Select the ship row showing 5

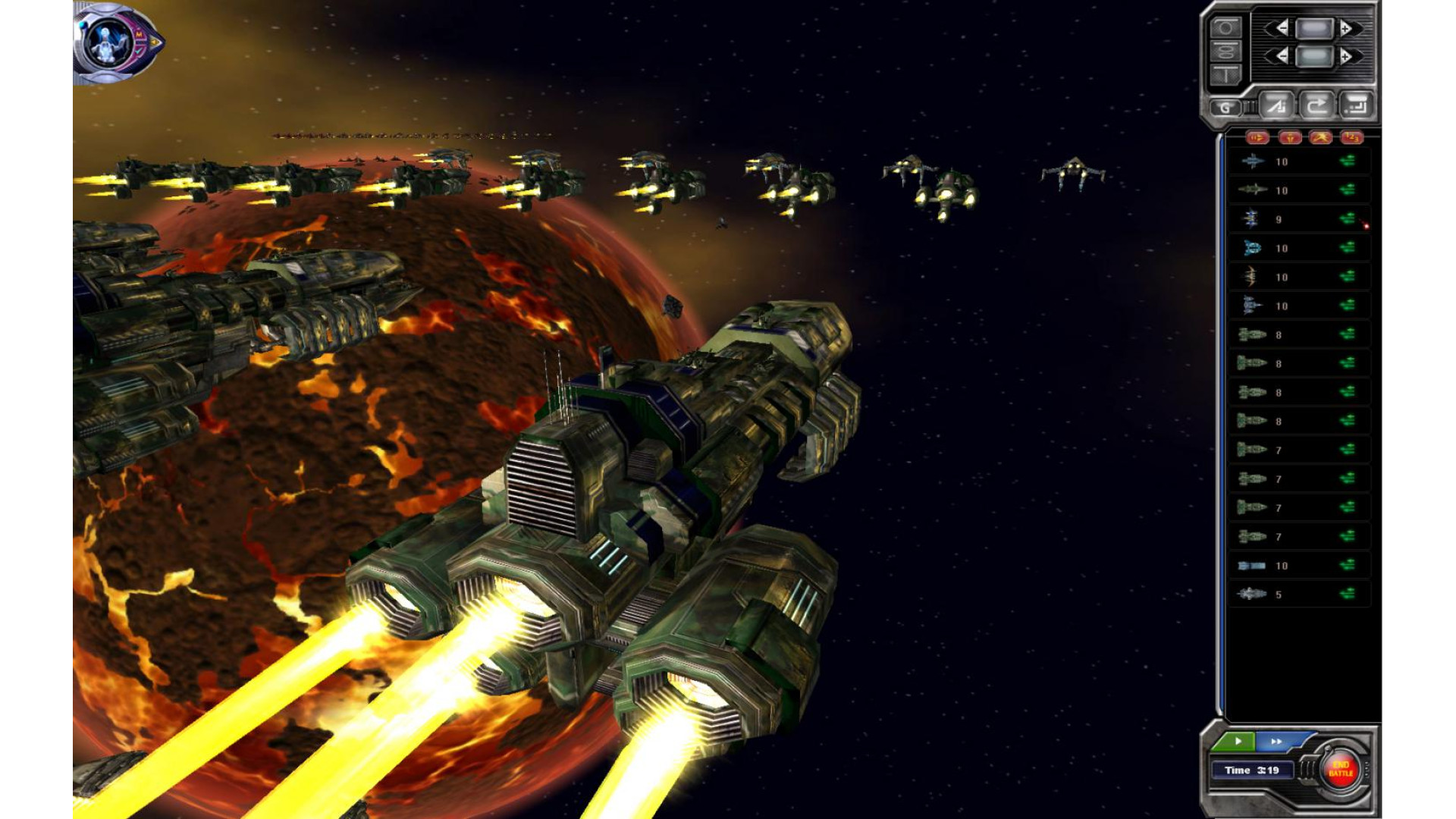[1298, 595]
